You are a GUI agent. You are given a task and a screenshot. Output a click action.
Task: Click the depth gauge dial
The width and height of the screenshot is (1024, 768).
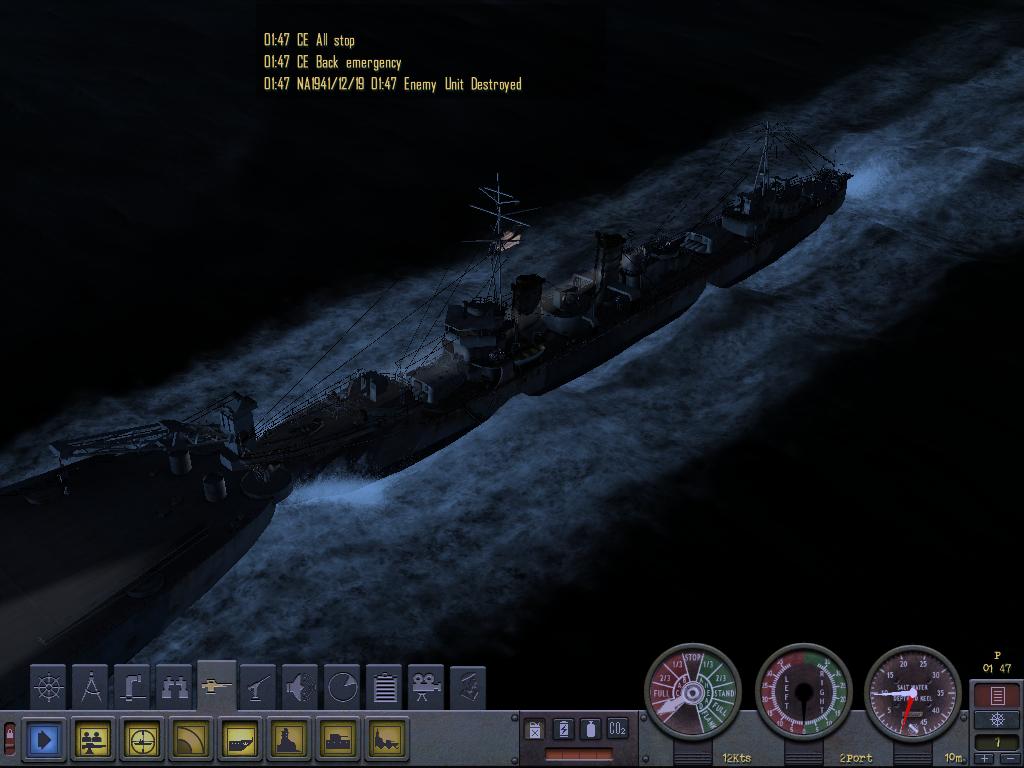912,692
